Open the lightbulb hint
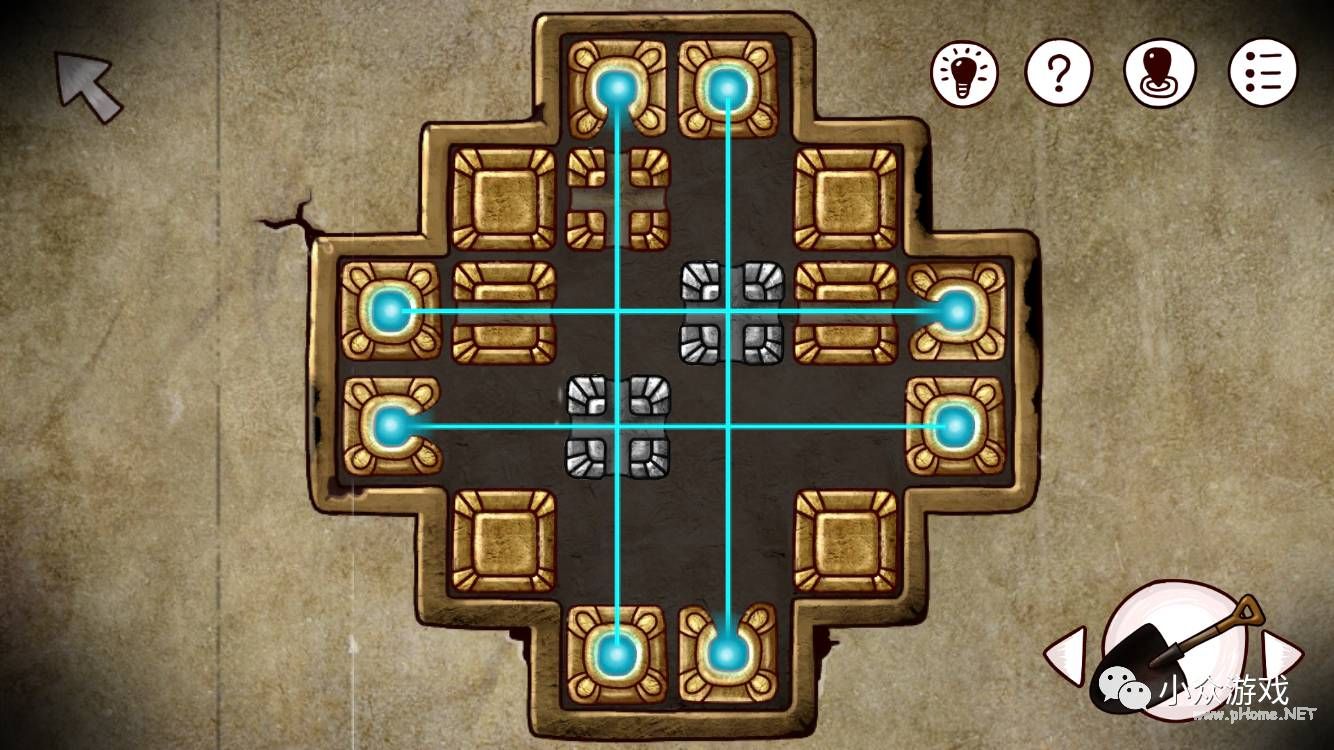The height and width of the screenshot is (750, 1334). (966, 73)
